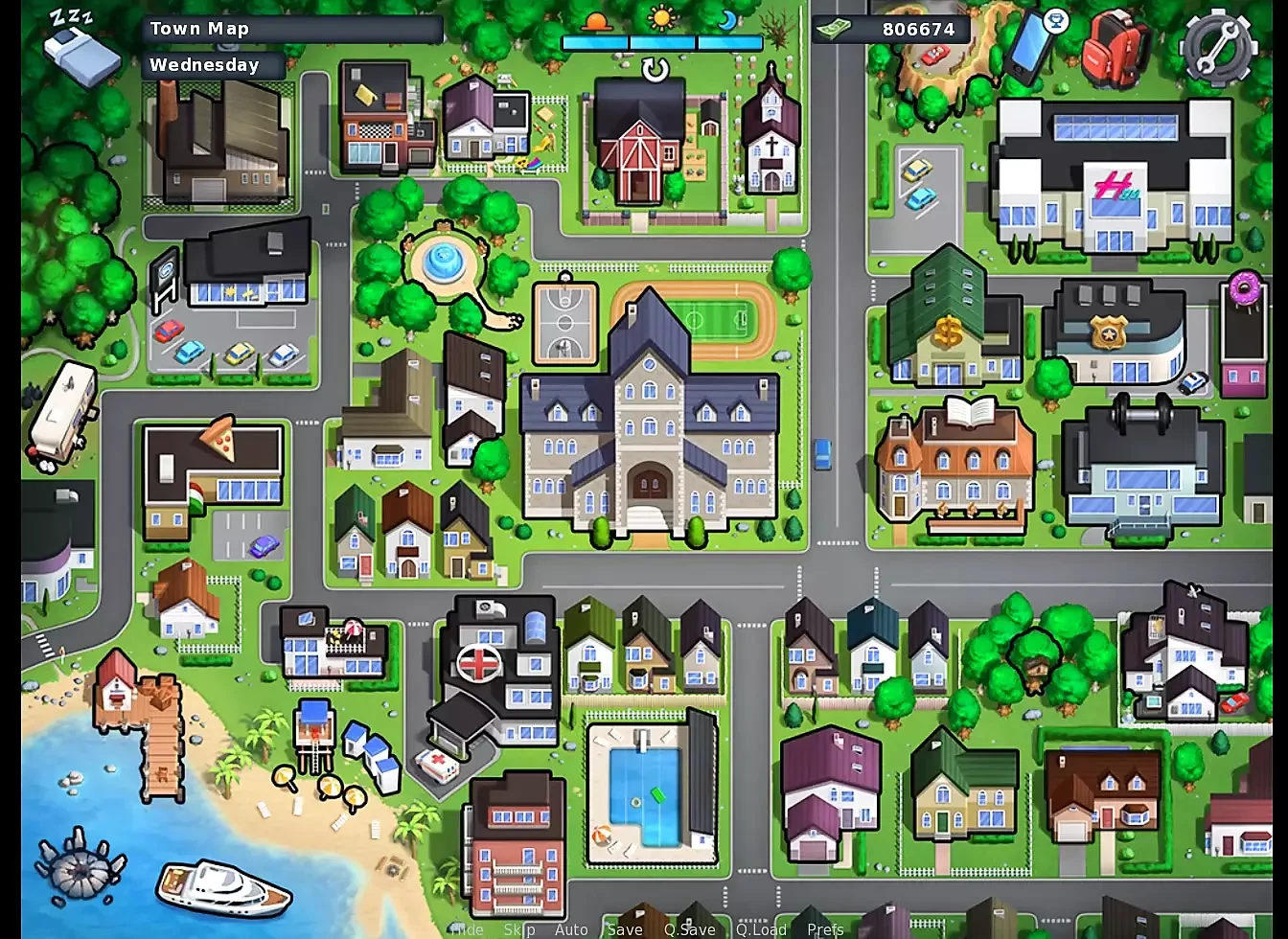Visit the library with the open book
The width and height of the screenshot is (1288, 939).
(x=954, y=465)
